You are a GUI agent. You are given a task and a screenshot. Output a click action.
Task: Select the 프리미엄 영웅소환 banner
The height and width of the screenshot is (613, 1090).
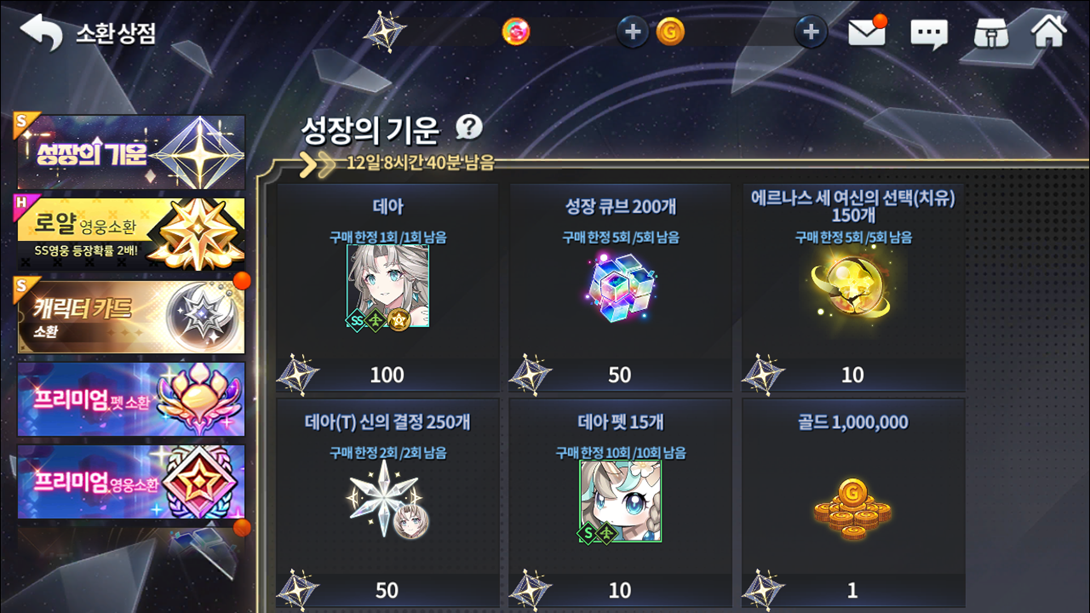(x=131, y=482)
